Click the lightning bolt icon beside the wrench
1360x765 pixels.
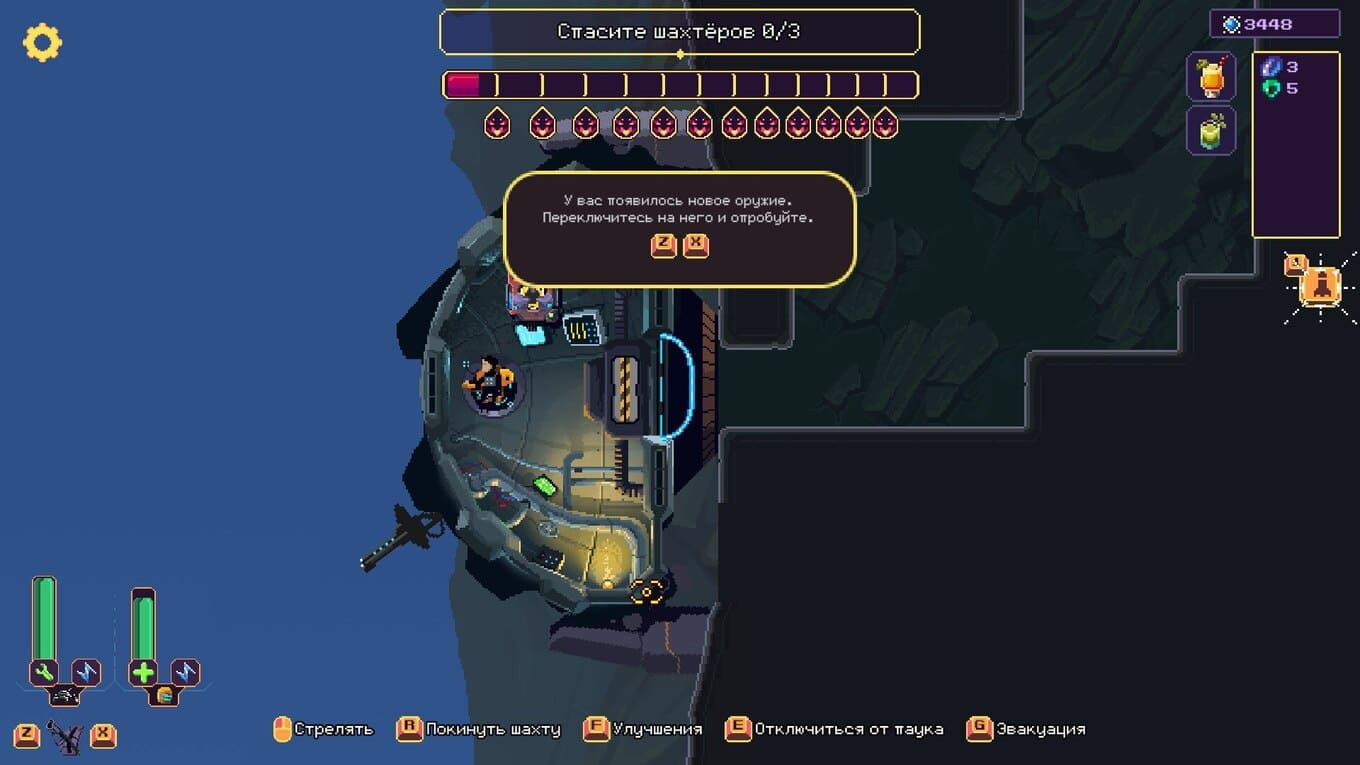click(x=87, y=672)
